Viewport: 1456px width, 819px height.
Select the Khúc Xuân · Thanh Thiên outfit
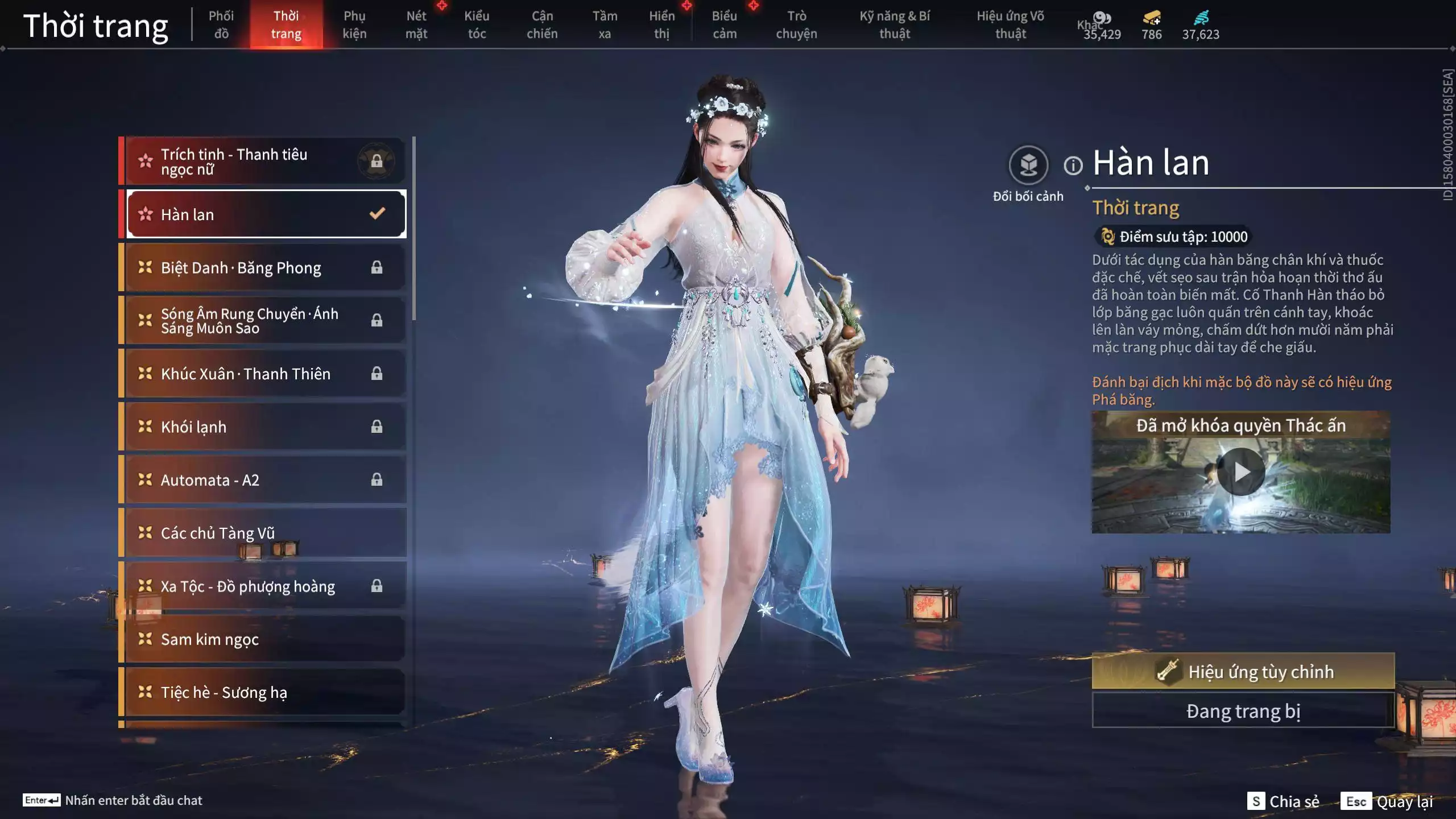pos(245,374)
